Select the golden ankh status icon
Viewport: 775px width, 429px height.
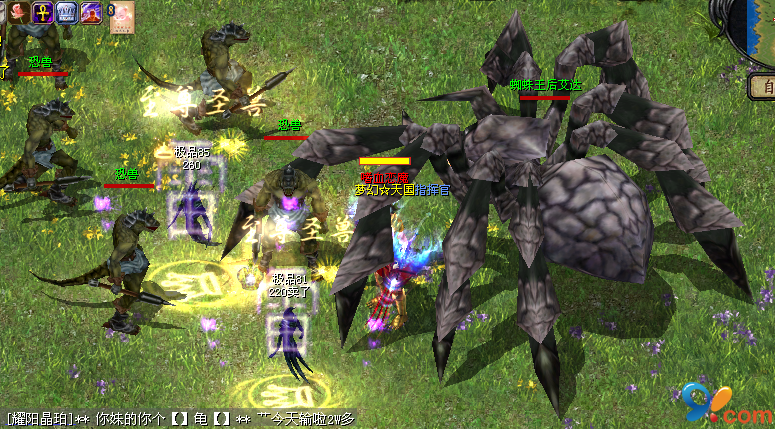[42, 12]
